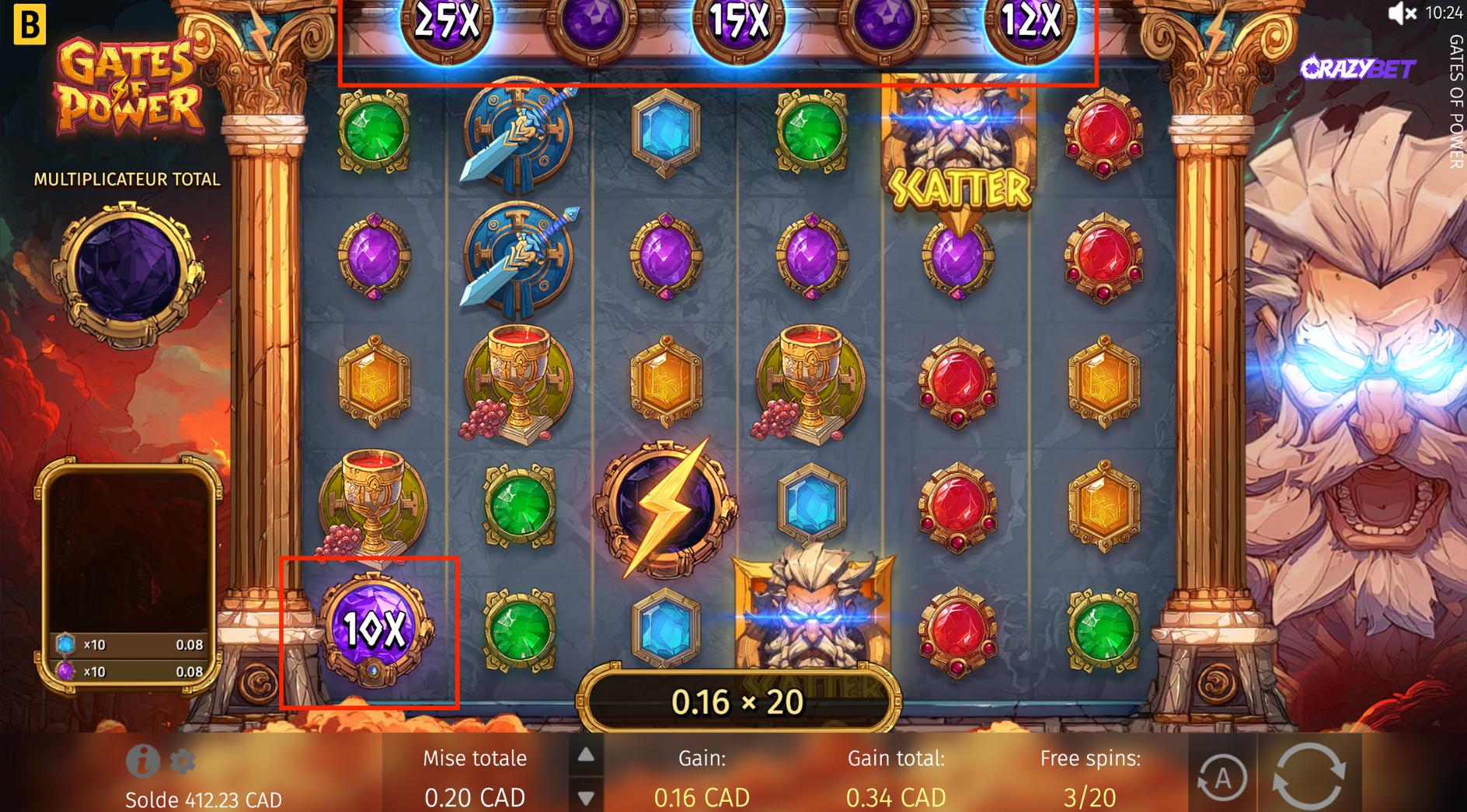The image size is (1467, 812).
Task: Spin the reels with the circular arrows button
Action: (1308, 775)
